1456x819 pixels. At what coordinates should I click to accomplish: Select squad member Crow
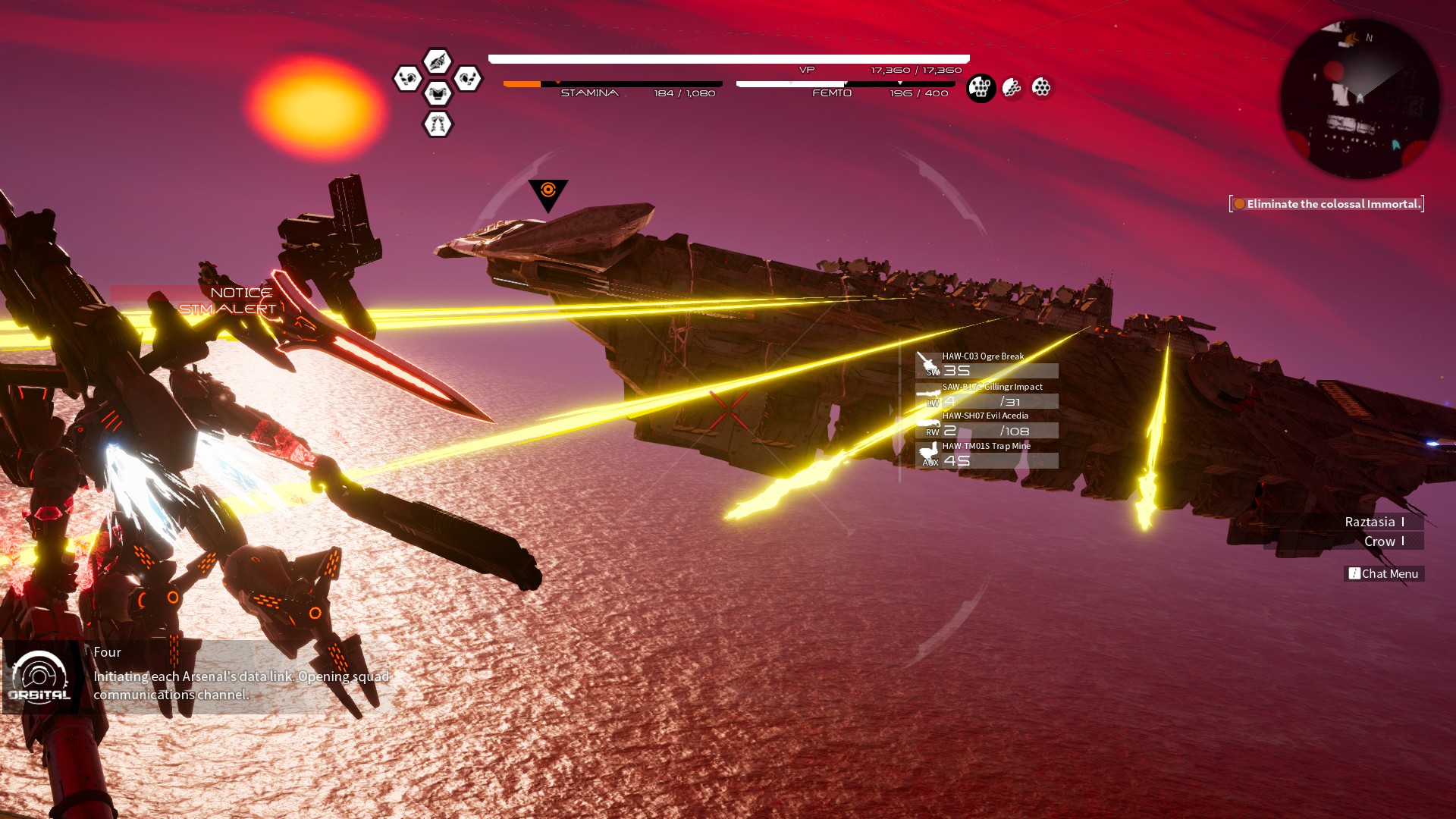pyautogui.click(x=1380, y=541)
